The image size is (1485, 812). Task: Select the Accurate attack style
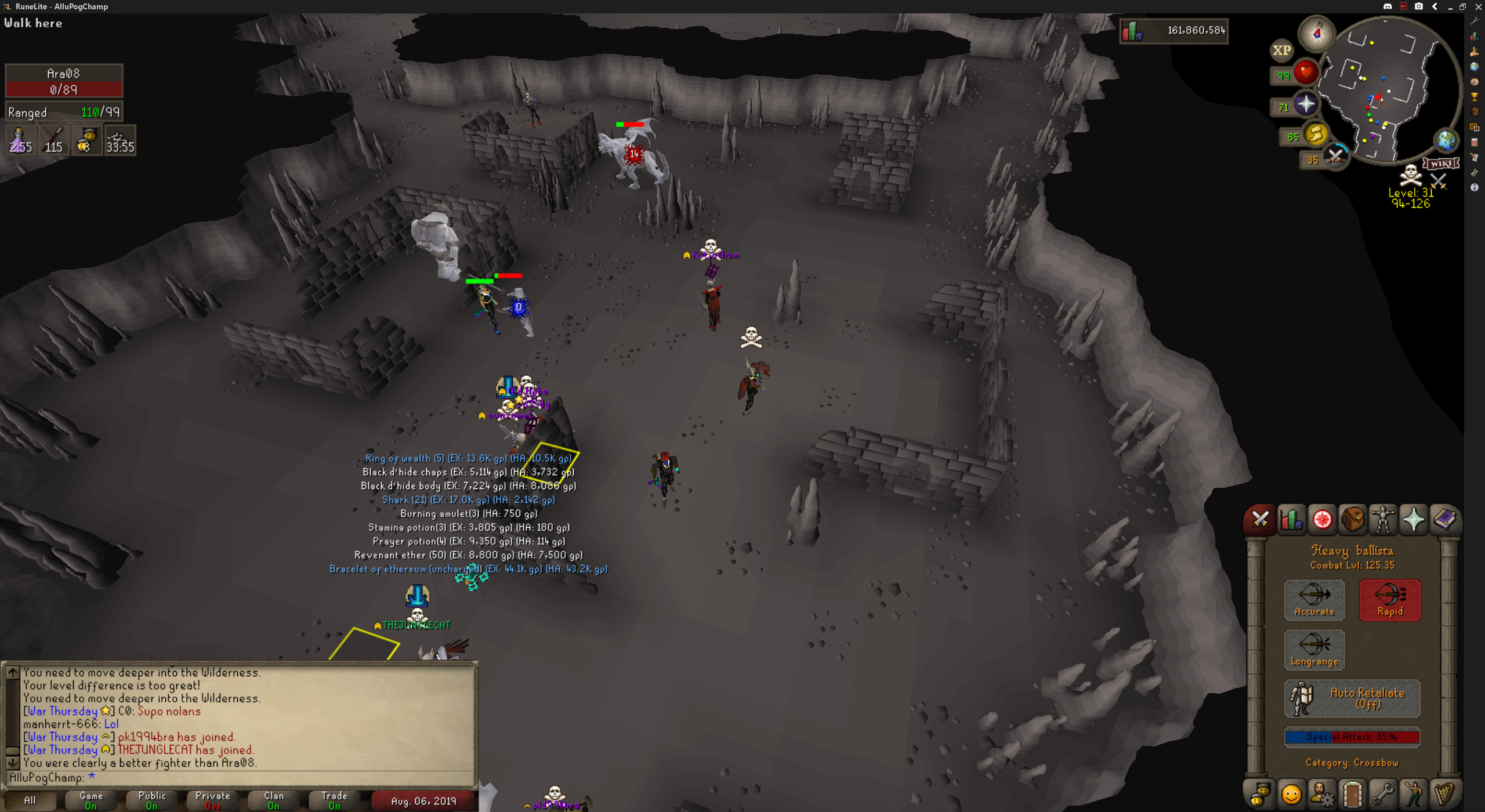pos(1314,600)
